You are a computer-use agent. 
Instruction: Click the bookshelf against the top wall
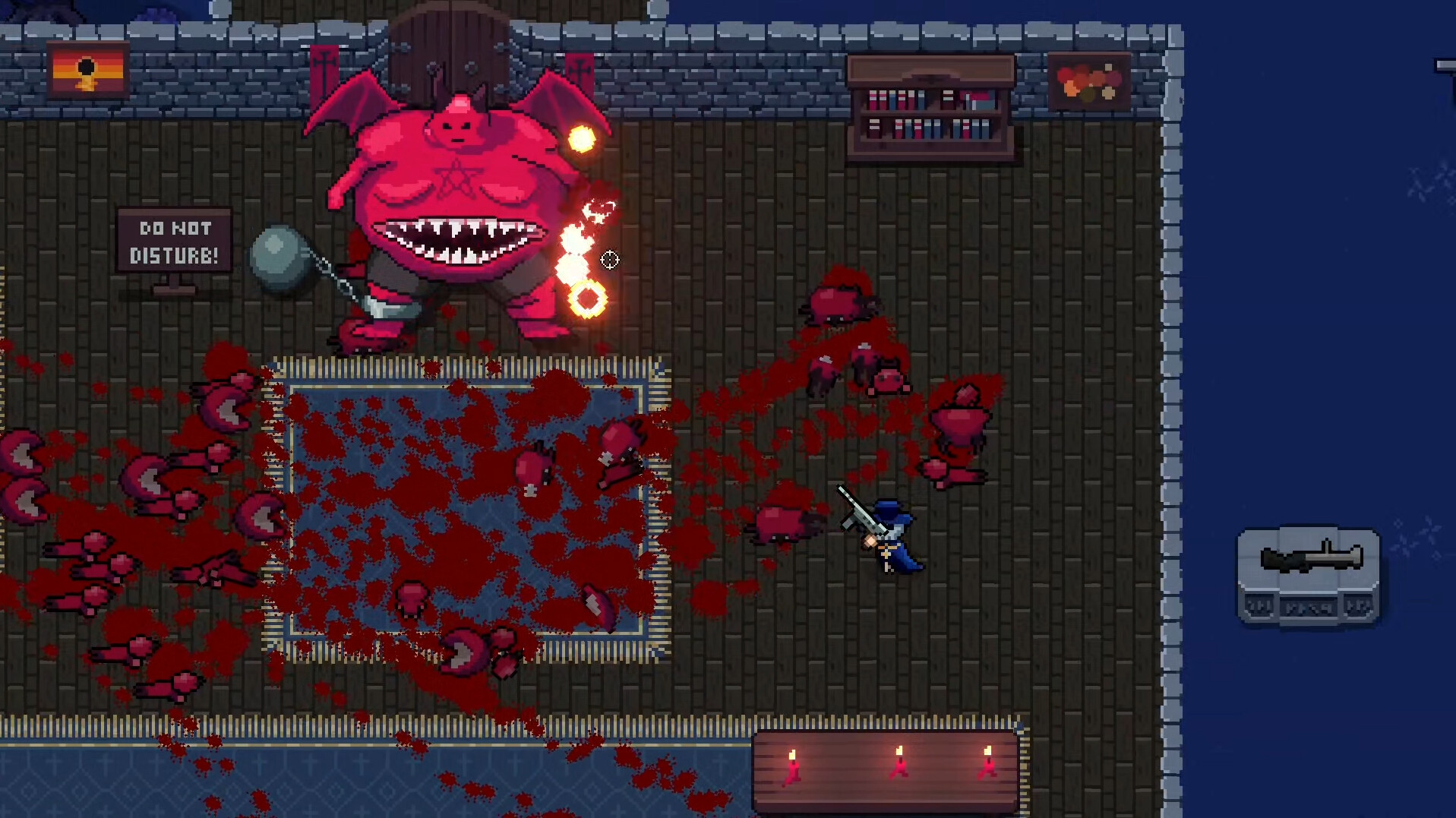coord(930,106)
